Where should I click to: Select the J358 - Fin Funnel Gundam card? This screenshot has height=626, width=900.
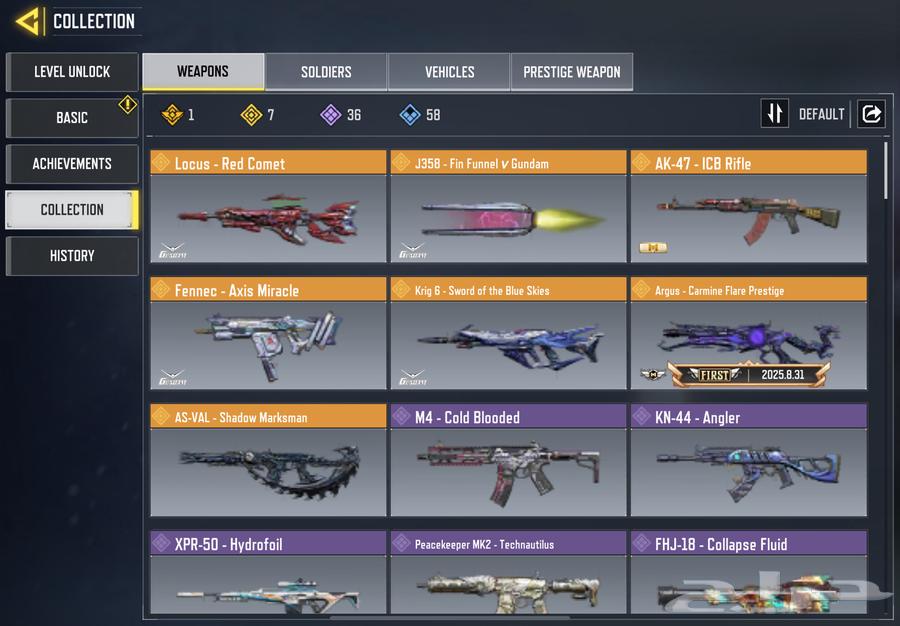click(x=508, y=207)
